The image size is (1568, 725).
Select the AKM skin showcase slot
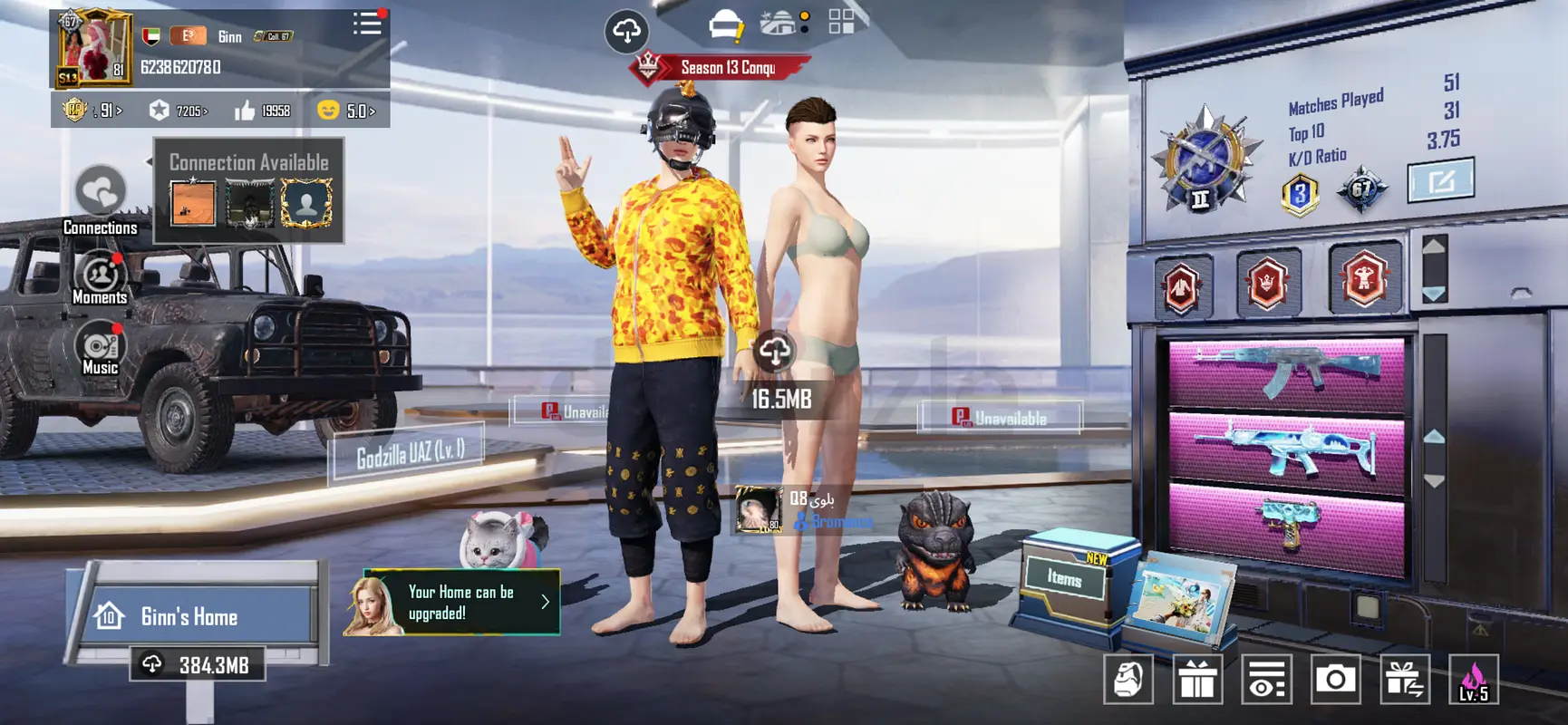pyautogui.click(x=1287, y=372)
